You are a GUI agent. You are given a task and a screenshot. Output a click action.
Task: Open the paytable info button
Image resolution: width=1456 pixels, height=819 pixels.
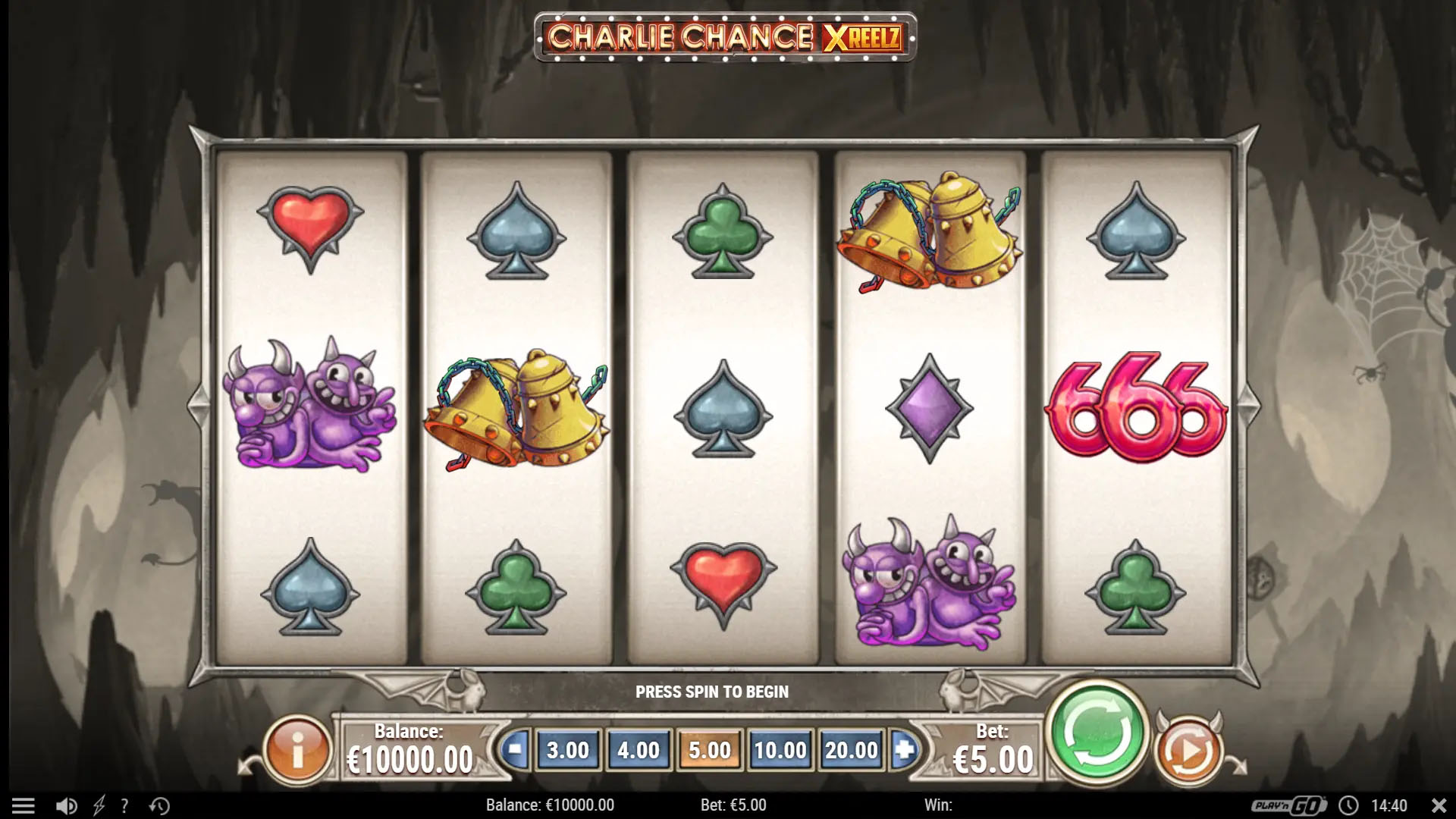pos(298,751)
